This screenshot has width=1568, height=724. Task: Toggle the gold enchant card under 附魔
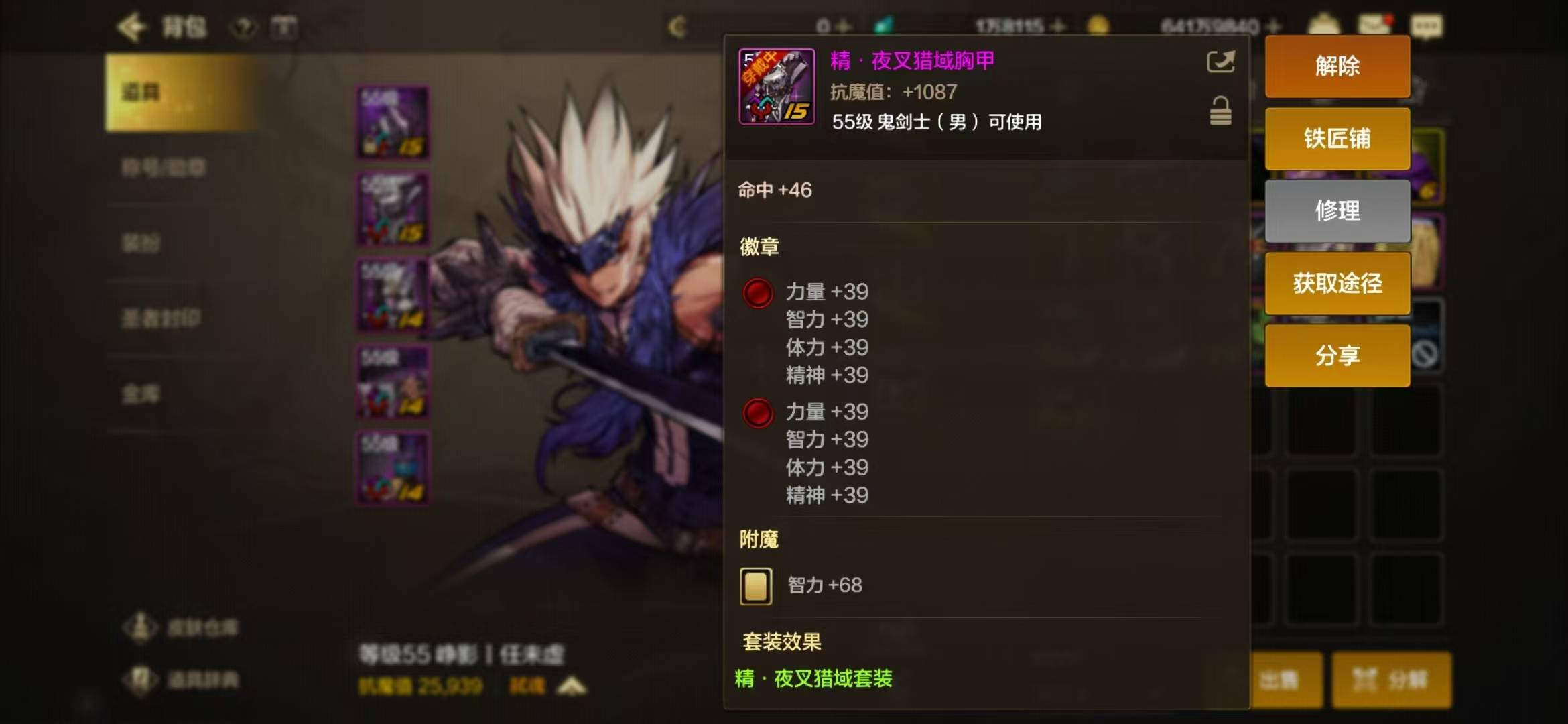756,585
